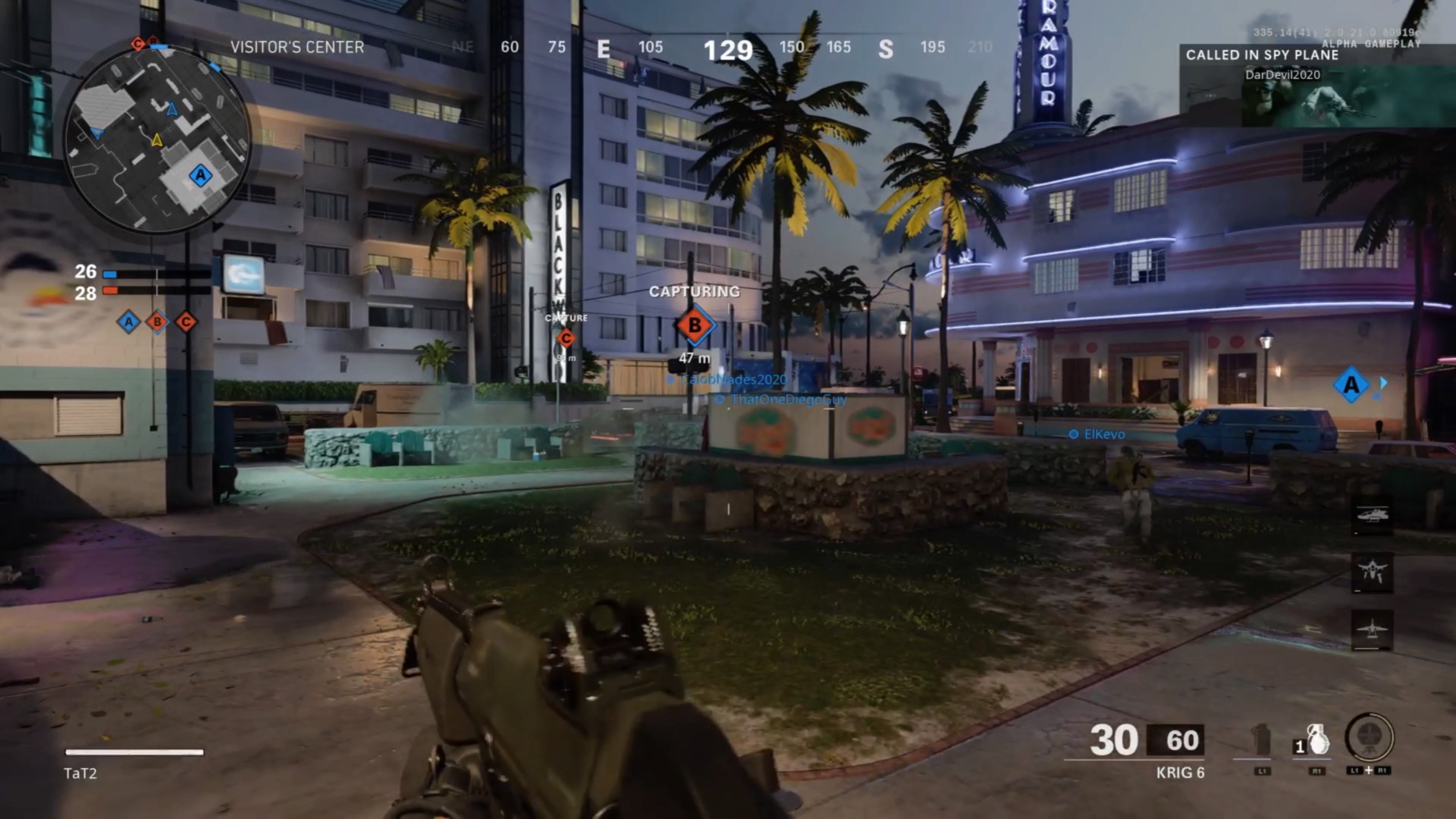Image resolution: width=1456 pixels, height=819 pixels.
Task: Toggle the orange team C objective indicator
Action: point(184,322)
